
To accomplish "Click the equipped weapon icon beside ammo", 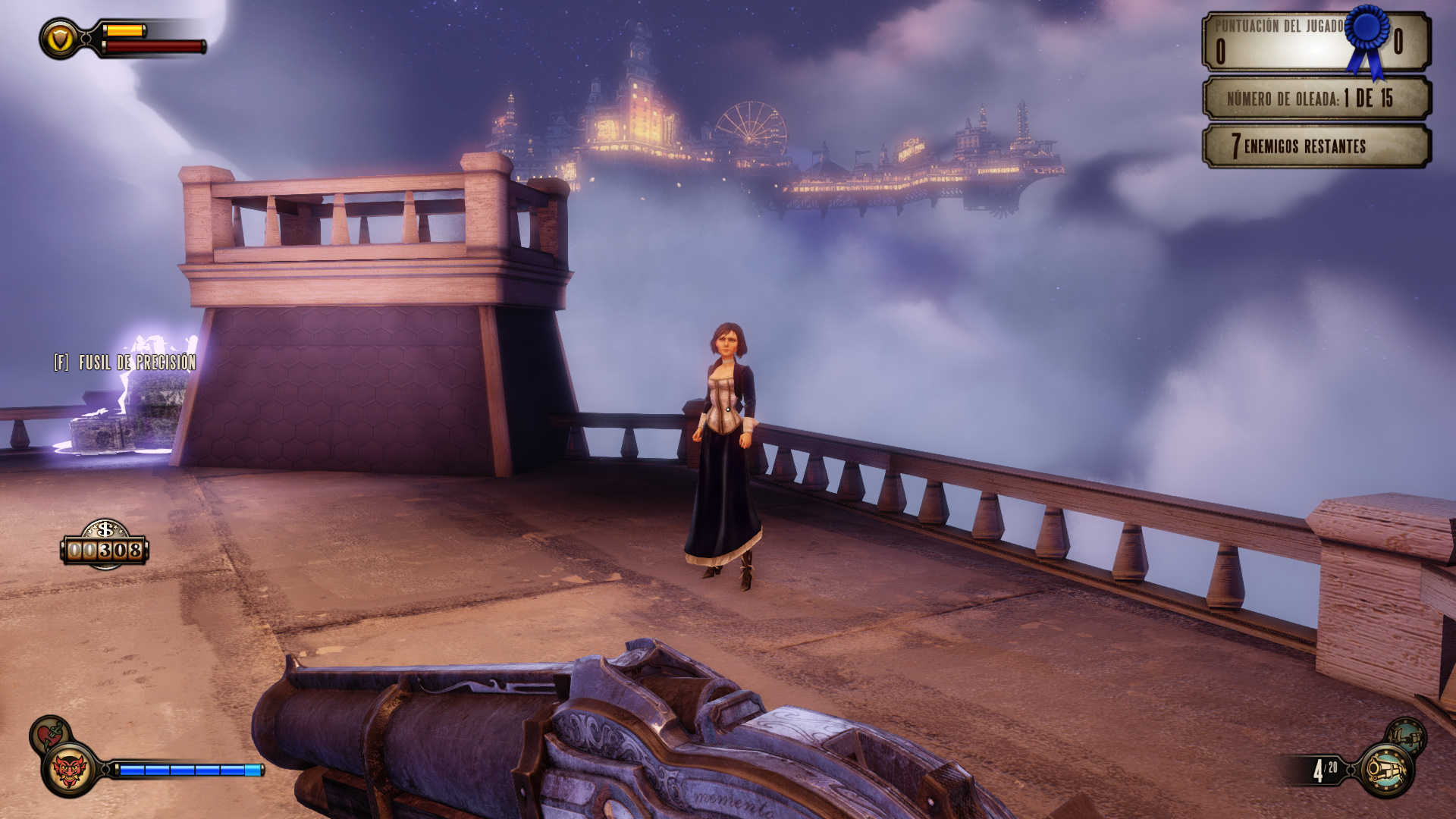I will 1385,771.
